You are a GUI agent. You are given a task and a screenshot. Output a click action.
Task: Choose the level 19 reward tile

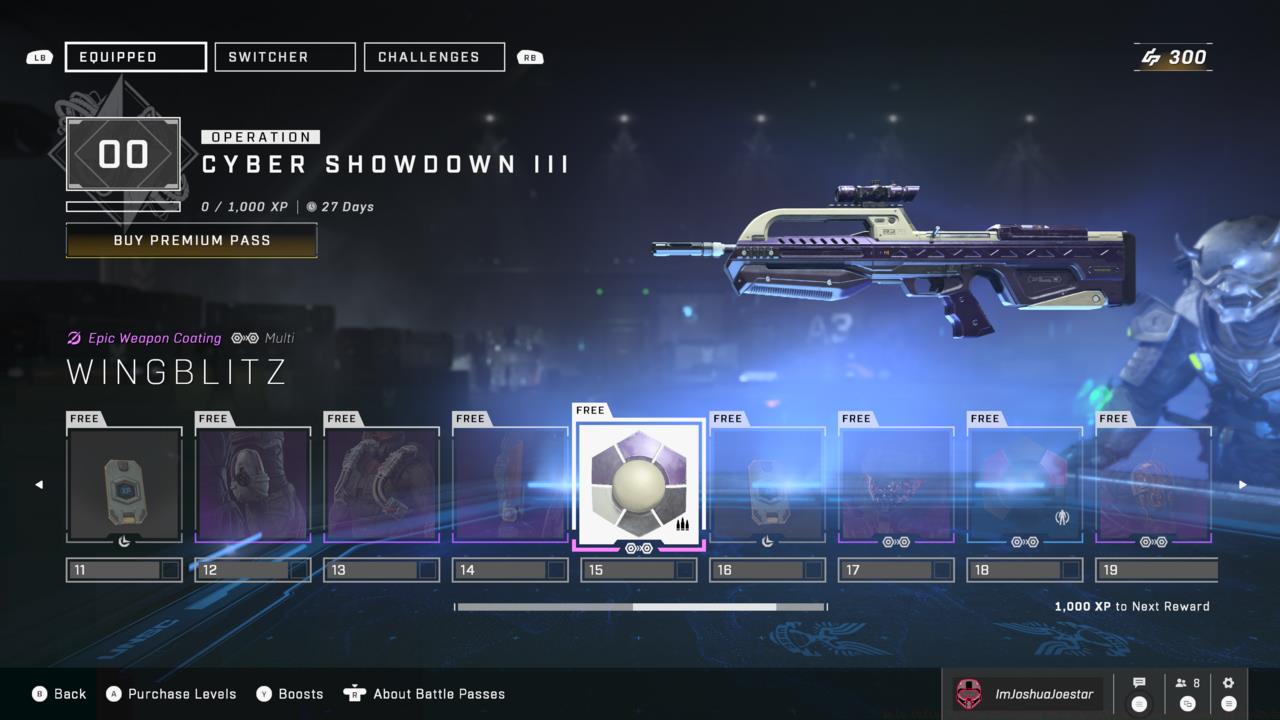click(1153, 485)
